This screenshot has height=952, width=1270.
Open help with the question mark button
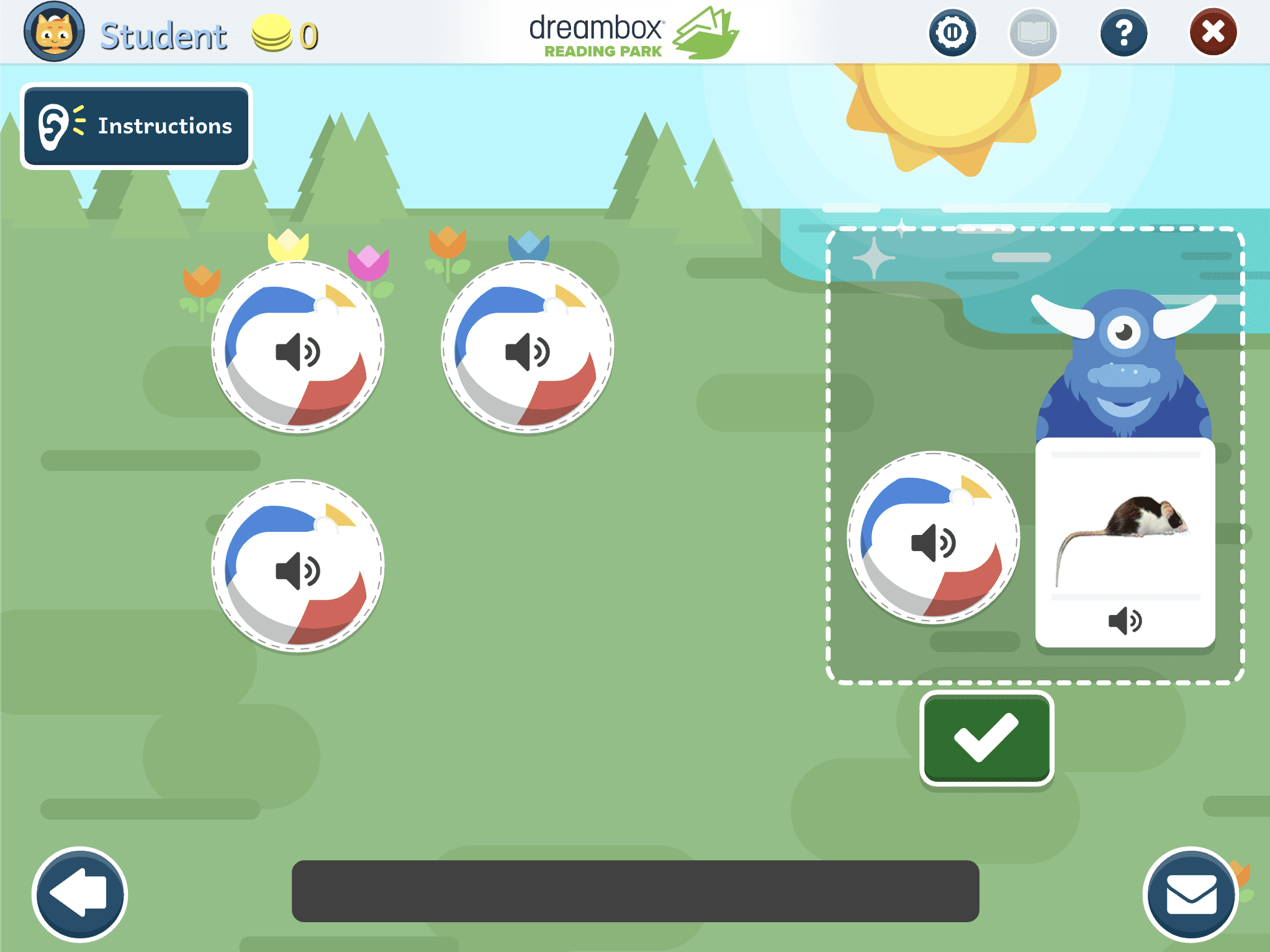pos(1124,32)
